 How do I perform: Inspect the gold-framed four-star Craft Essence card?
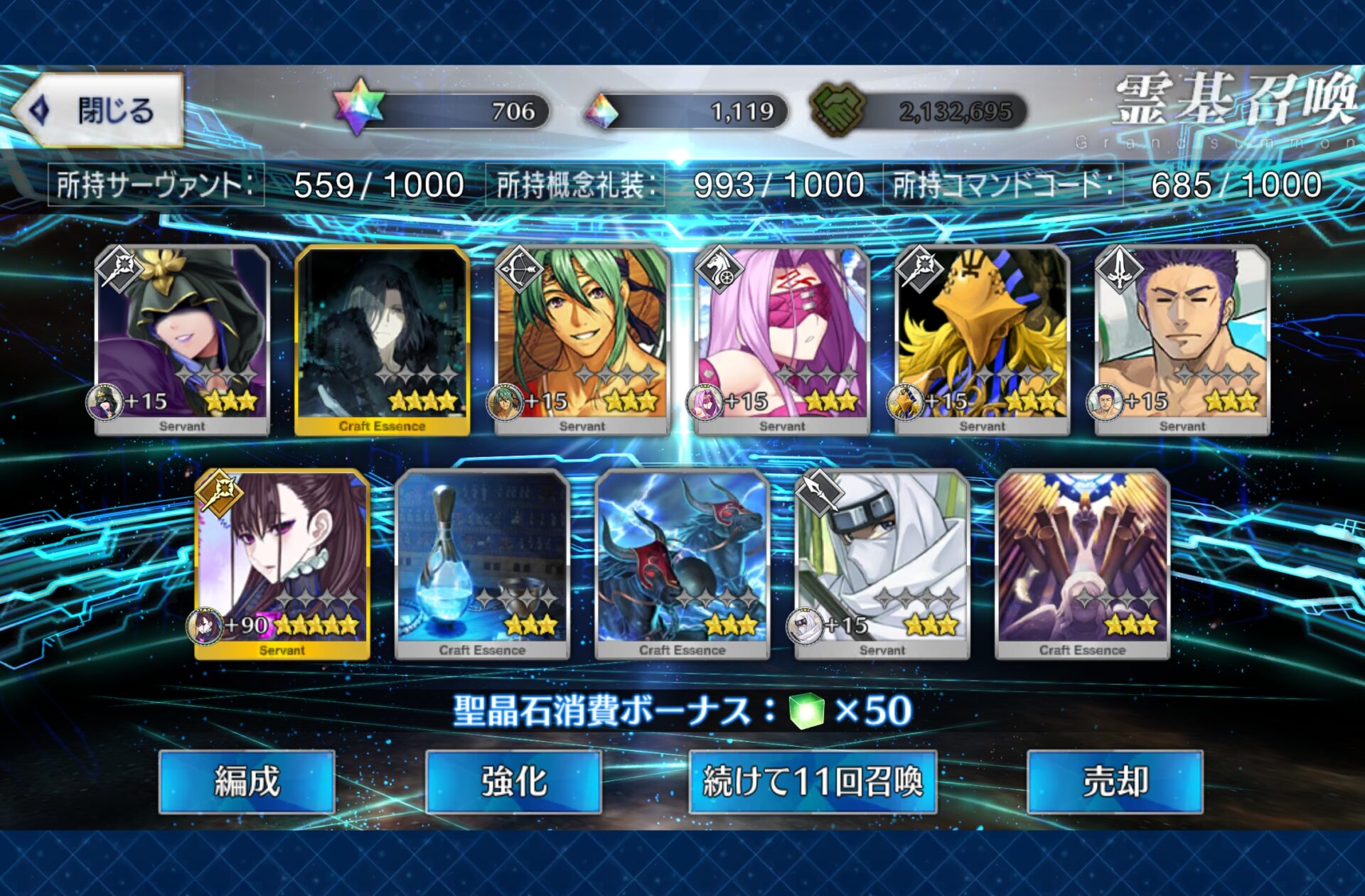382,339
